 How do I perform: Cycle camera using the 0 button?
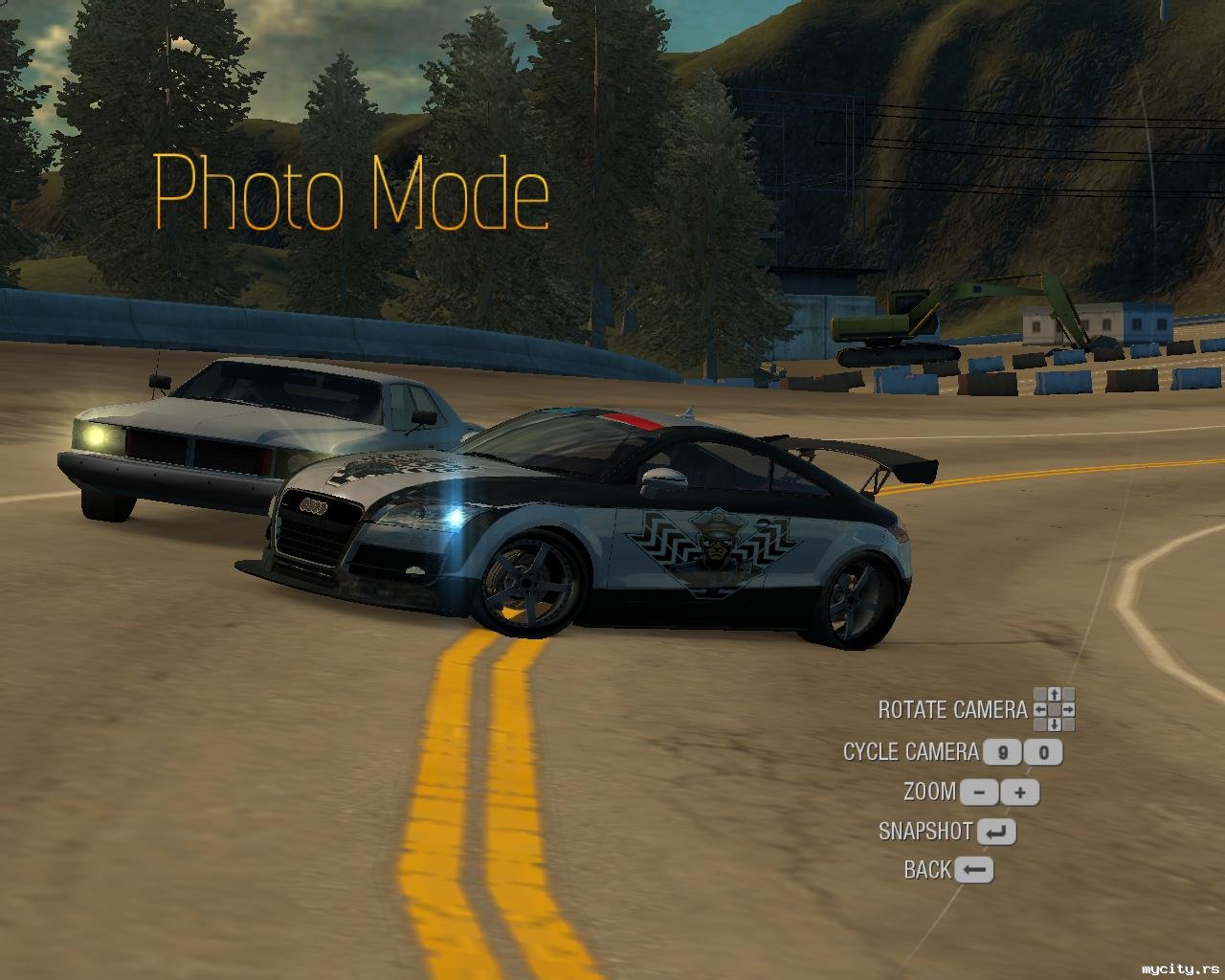(1043, 752)
